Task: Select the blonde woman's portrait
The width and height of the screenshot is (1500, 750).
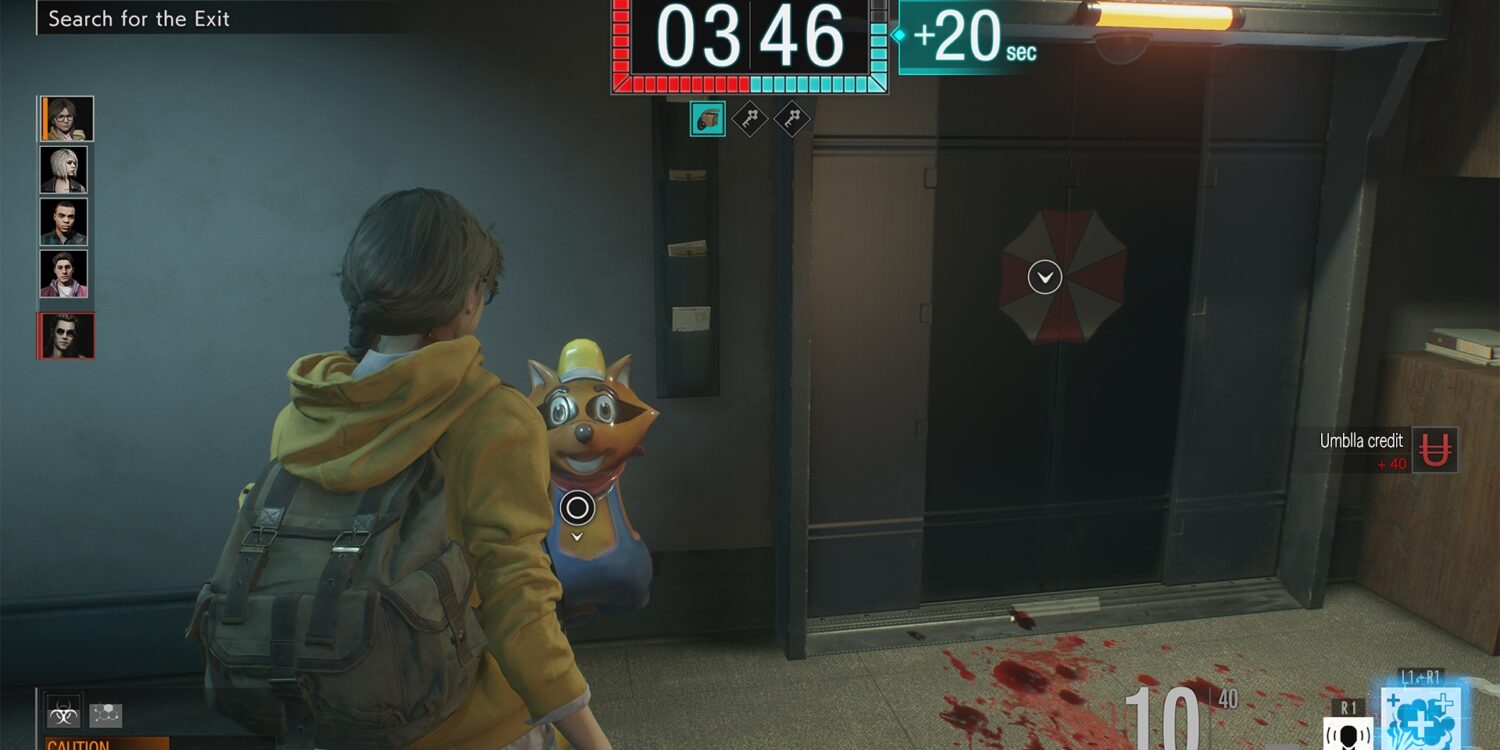Action: (64, 170)
